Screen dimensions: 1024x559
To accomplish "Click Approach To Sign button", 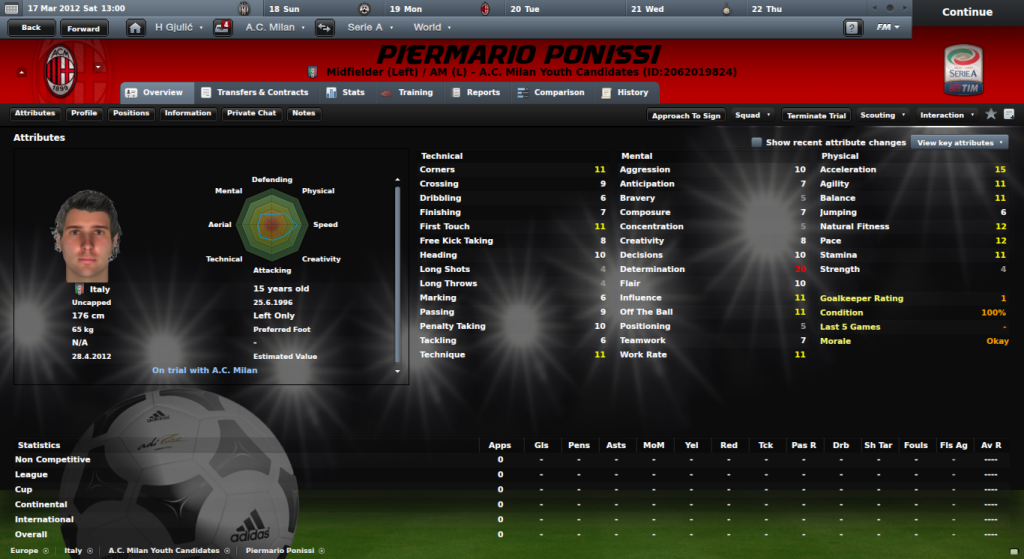I will coord(686,115).
